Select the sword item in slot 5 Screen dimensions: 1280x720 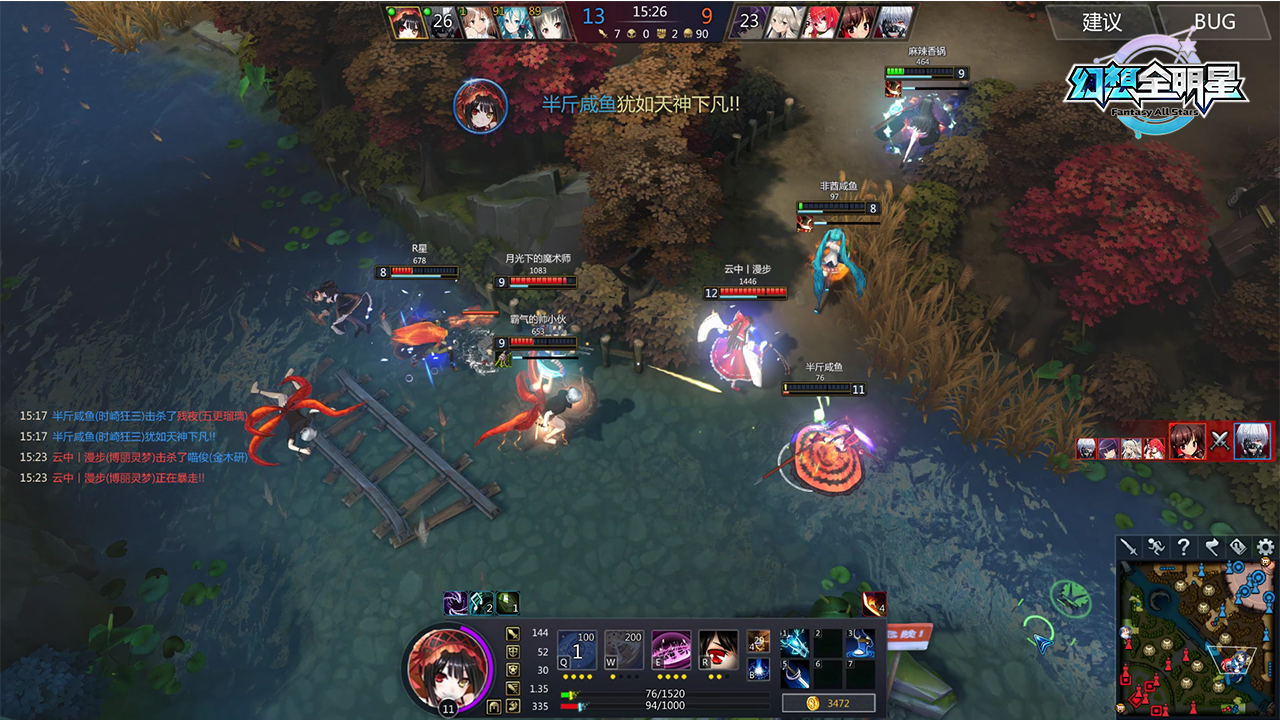(795, 674)
